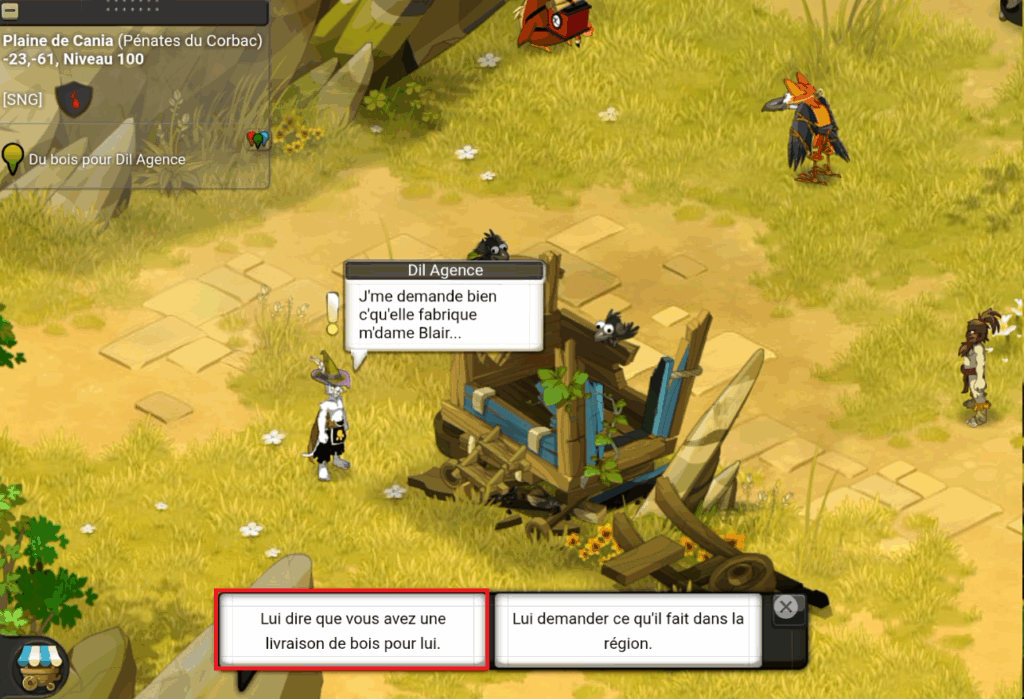Toggle the colored map pins icon

point(258,139)
